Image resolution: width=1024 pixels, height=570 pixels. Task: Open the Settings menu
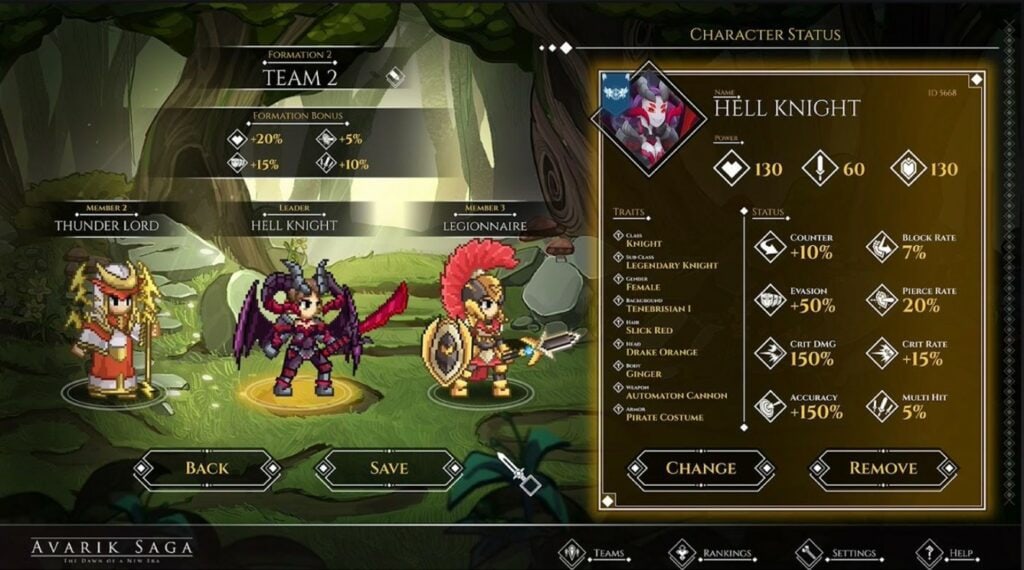(x=838, y=552)
